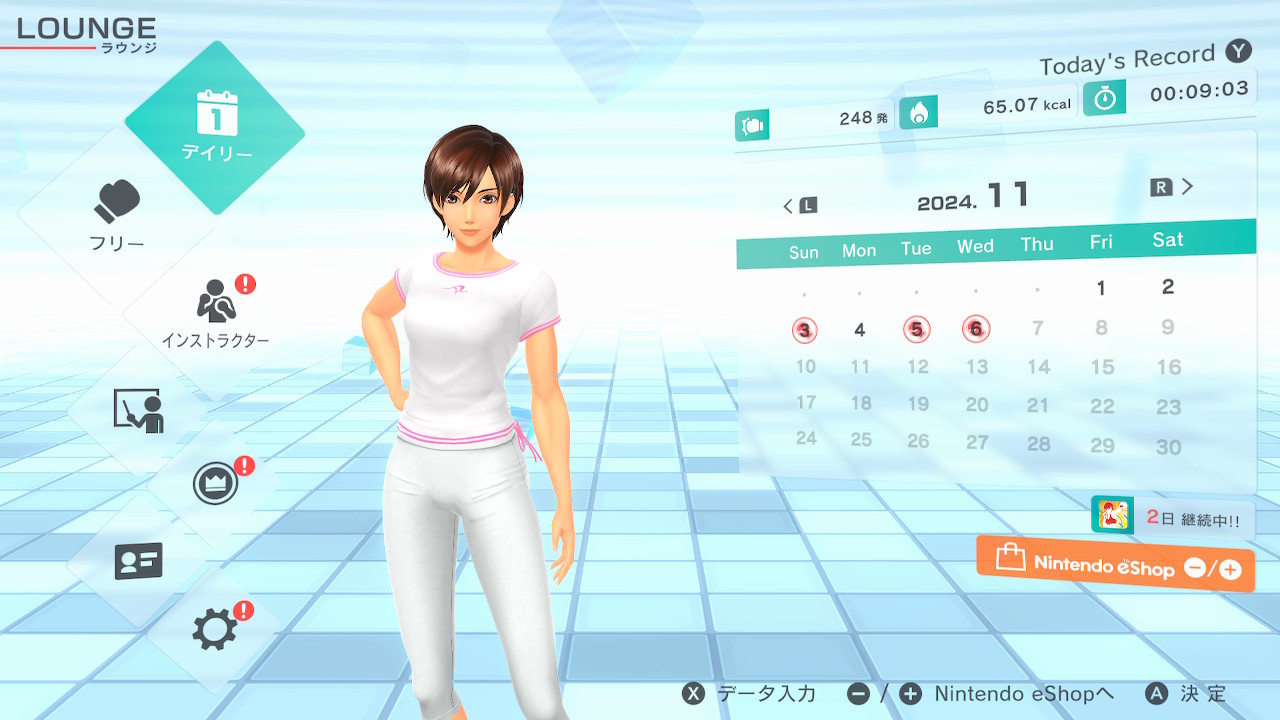
Task: Select November 3 on the calendar
Action: coord(805,330)
